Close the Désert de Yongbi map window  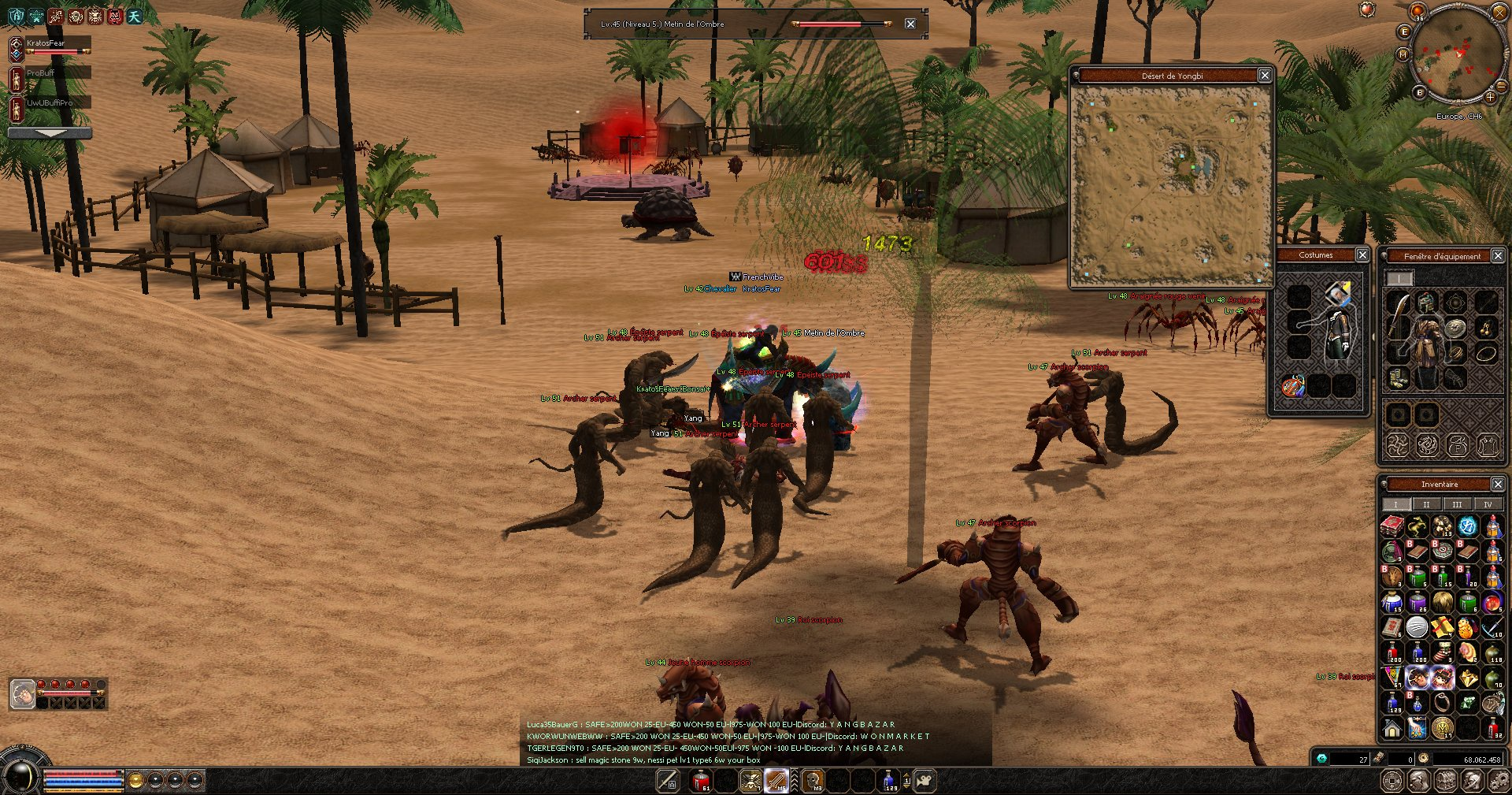tap(1264, 75)
